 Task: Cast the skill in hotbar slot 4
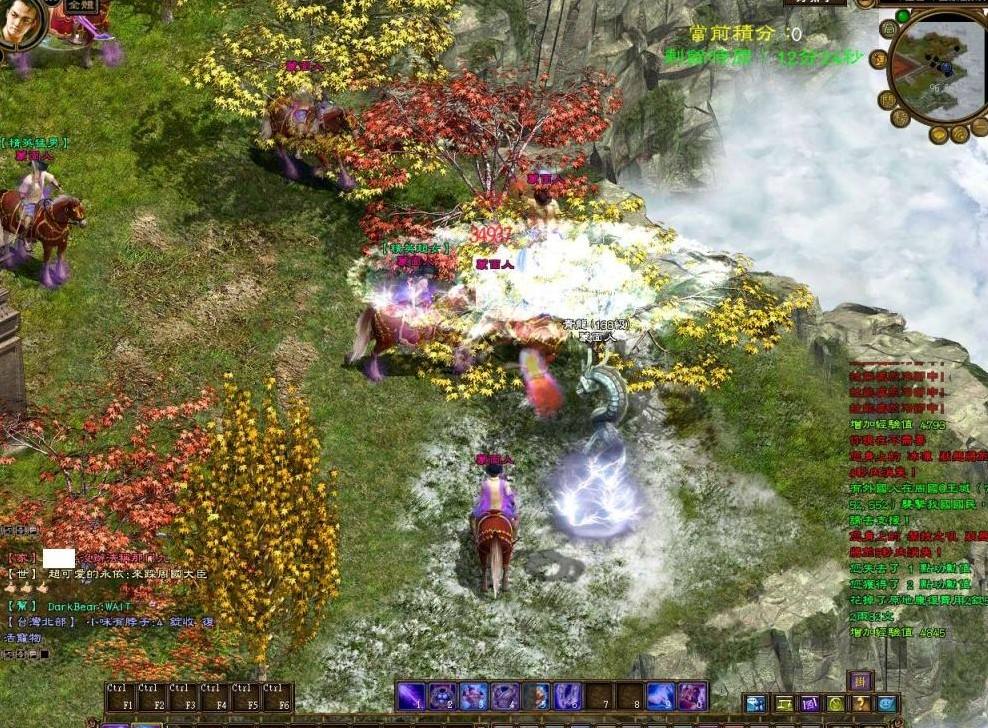tap(505, 696)
